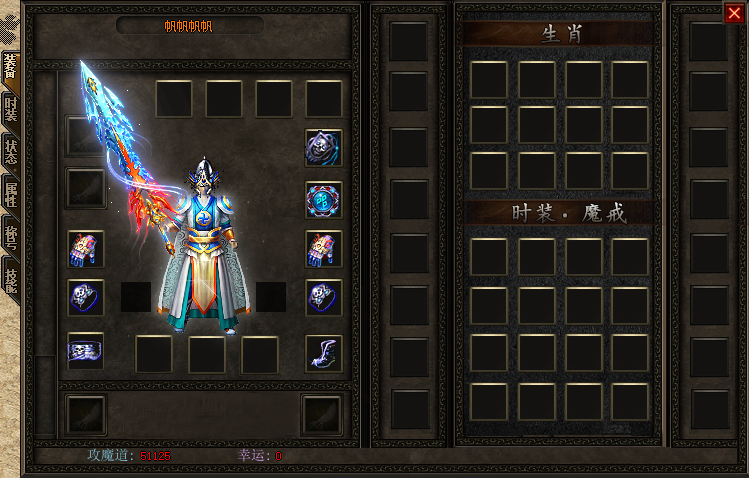Viewport: 749px width, 478px height.
Task: Select the blue round medal slot
Action: (x=323, y=199)
